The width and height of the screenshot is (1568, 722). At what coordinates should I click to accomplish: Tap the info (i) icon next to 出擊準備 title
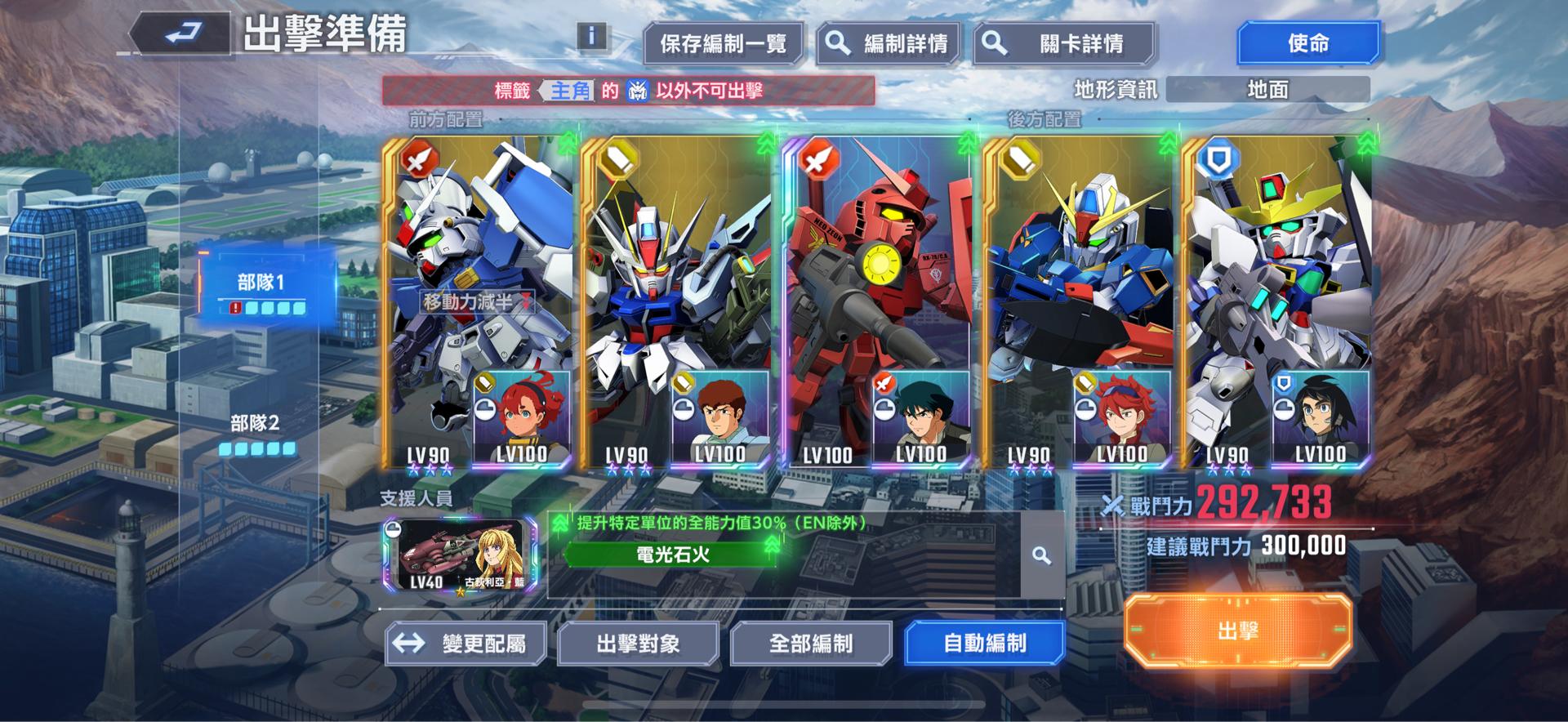click(590, 34)
